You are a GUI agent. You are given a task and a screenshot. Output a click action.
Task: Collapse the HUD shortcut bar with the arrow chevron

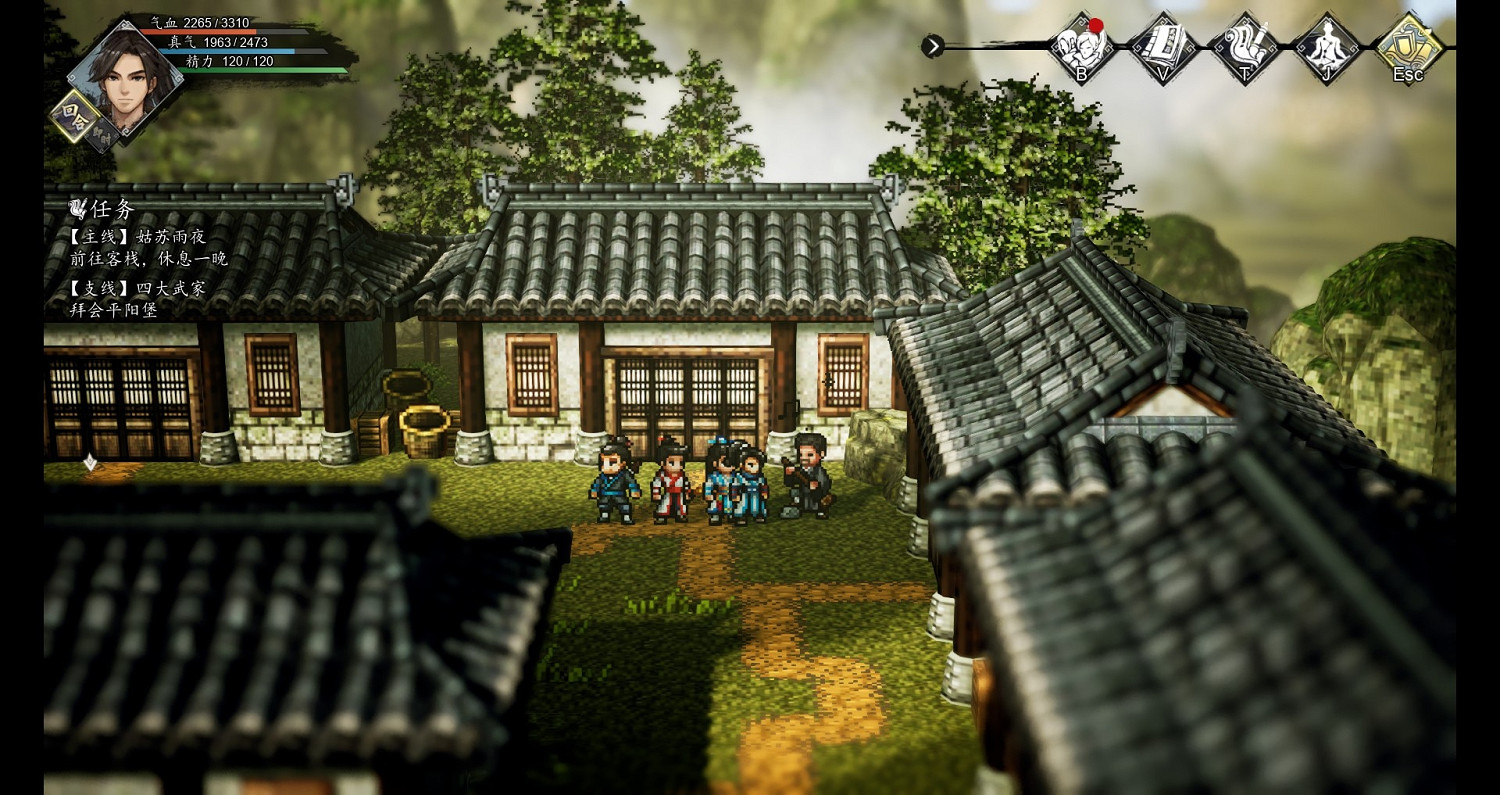point(932,45)
